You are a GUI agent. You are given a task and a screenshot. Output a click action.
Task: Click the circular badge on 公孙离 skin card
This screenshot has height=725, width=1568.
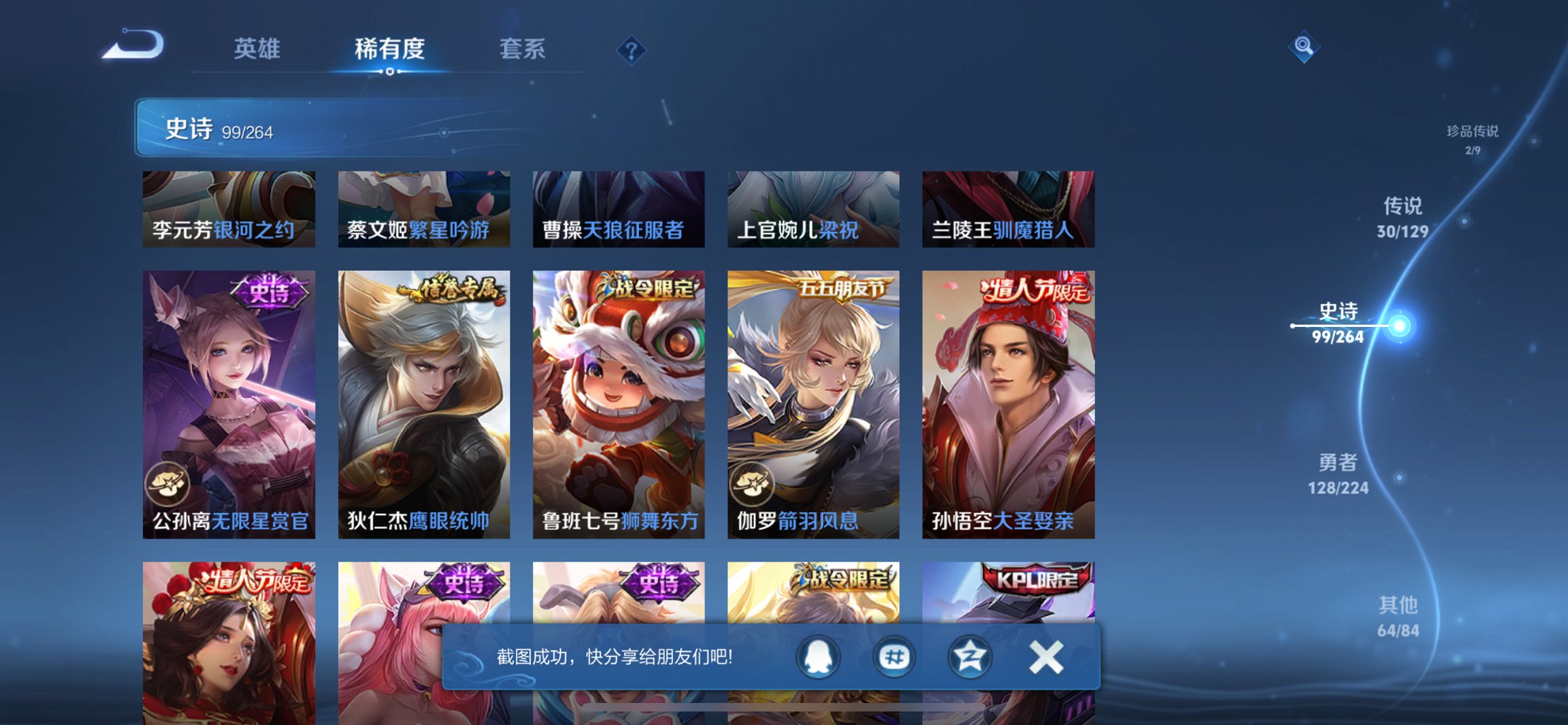click(167, 480)
